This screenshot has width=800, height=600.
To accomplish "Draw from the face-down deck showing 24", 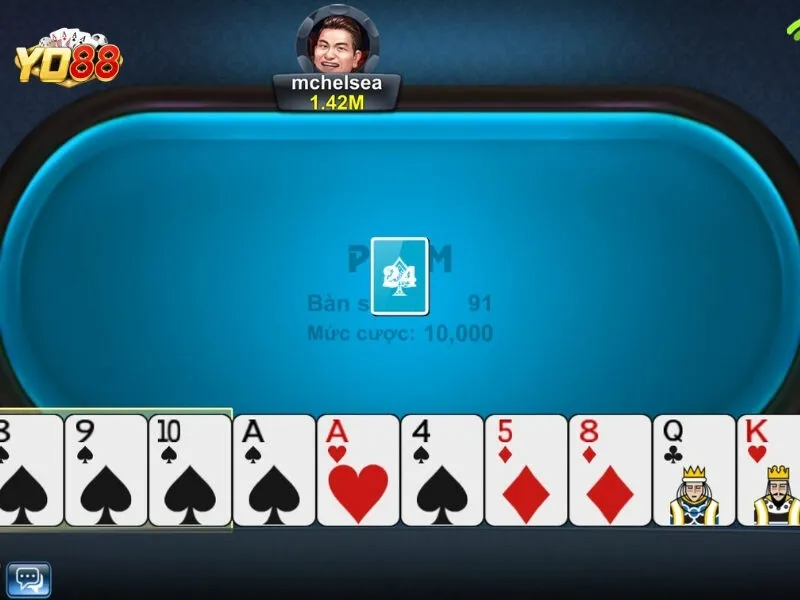I will [x=399, y=268].
